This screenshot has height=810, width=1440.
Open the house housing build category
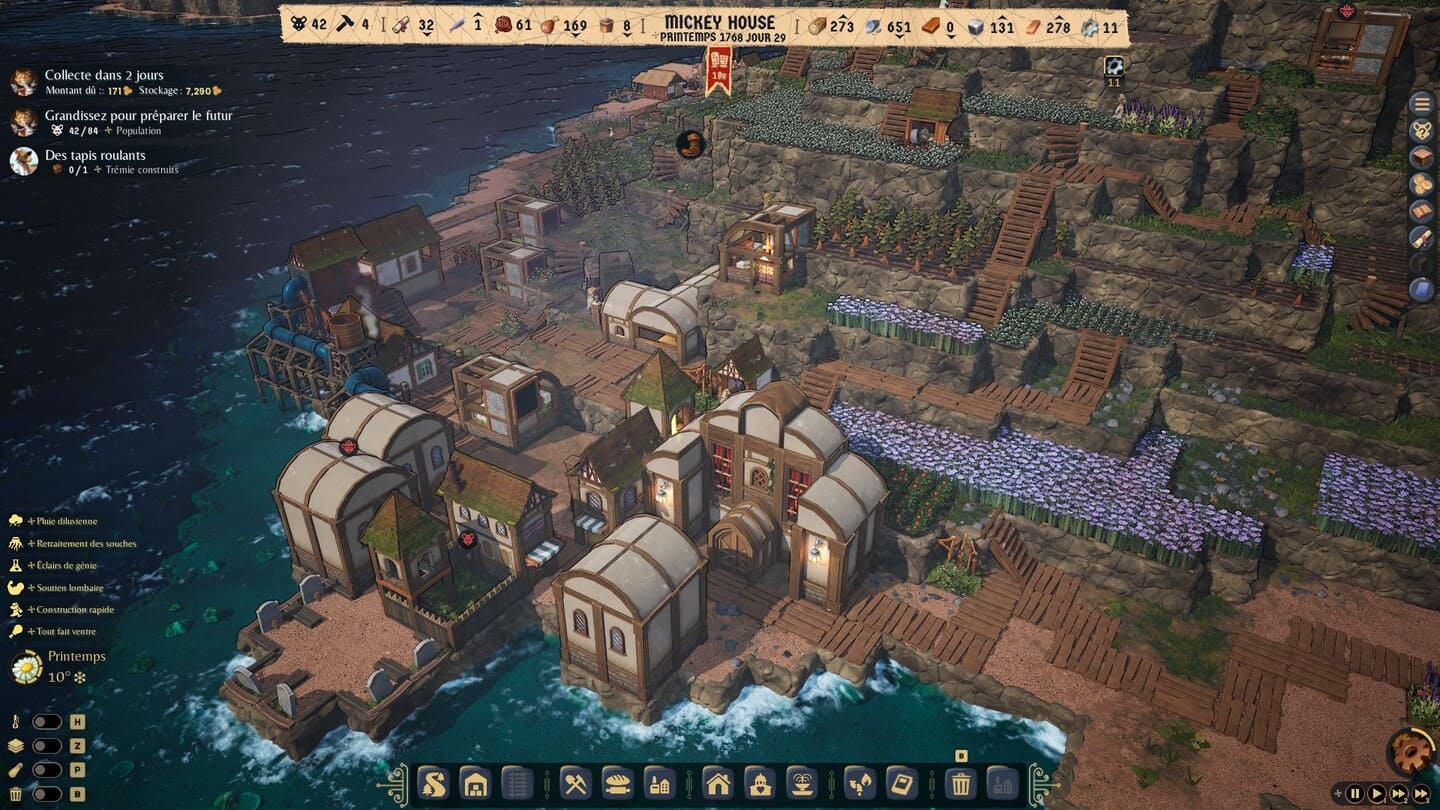click(x=718, y=782)
